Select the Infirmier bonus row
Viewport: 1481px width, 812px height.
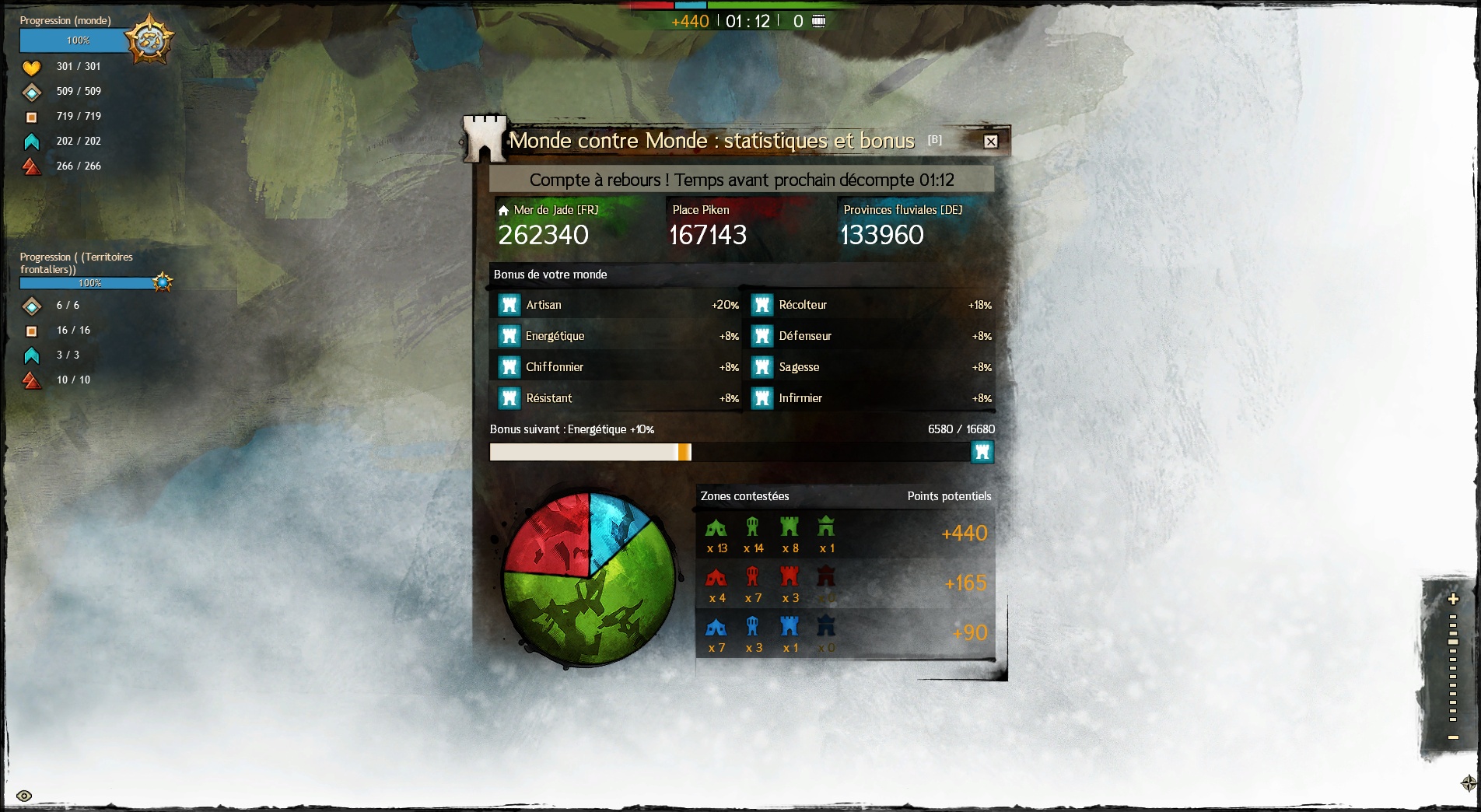tap(871, 398)
